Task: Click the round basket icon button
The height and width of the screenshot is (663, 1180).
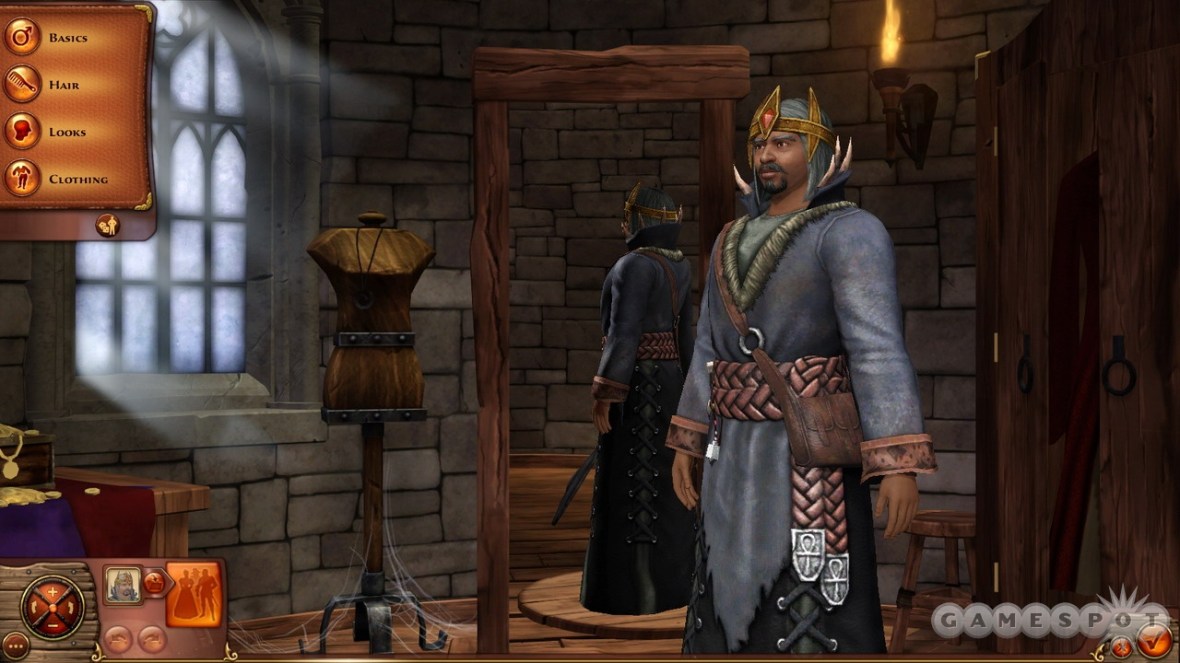Action: click(x=154, y=583)
